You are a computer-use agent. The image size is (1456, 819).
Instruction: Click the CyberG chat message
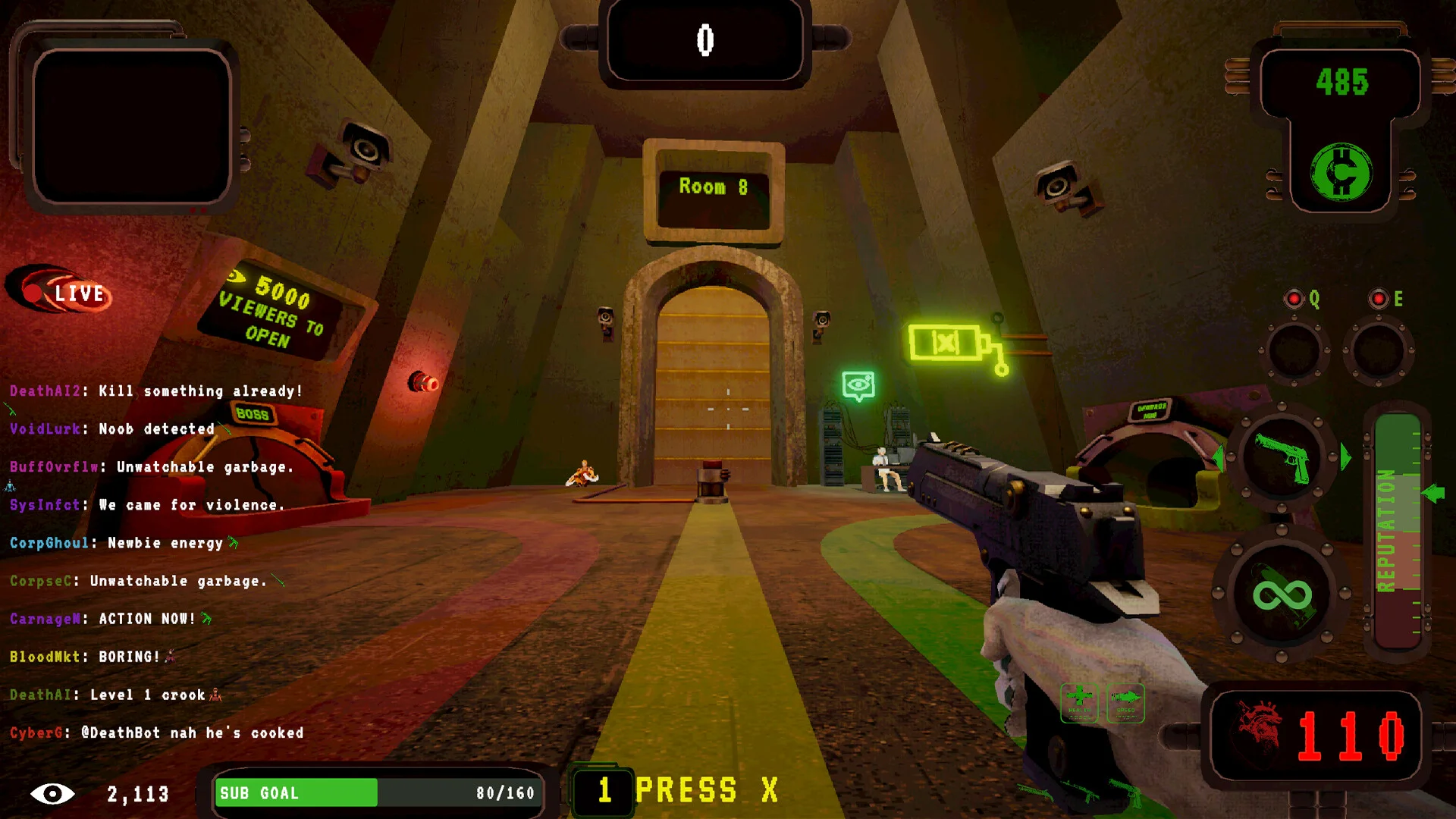tap(156, 733)
